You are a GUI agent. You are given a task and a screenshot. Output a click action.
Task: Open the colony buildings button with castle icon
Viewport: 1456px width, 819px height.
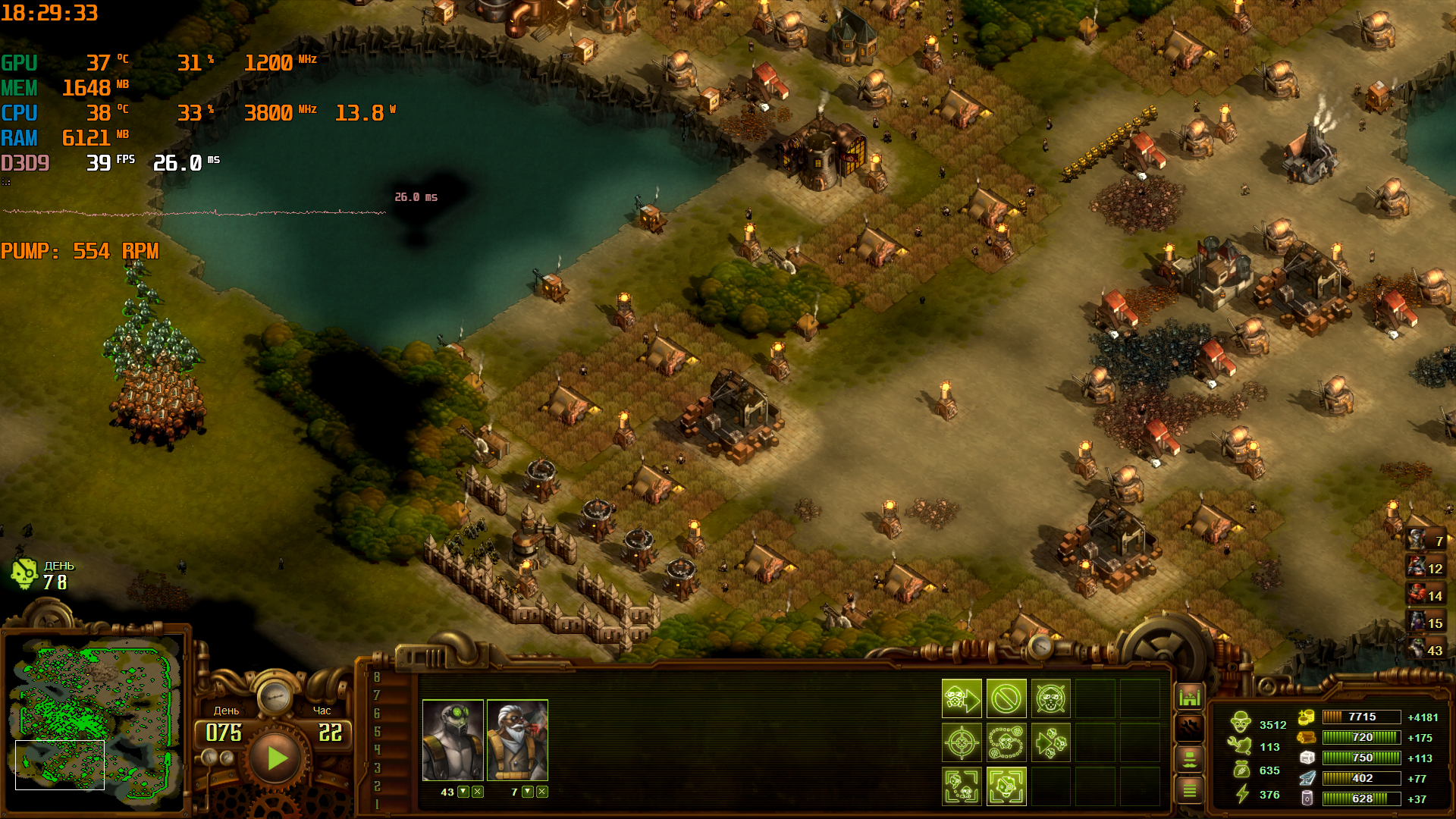click(x=1189, y=696)
